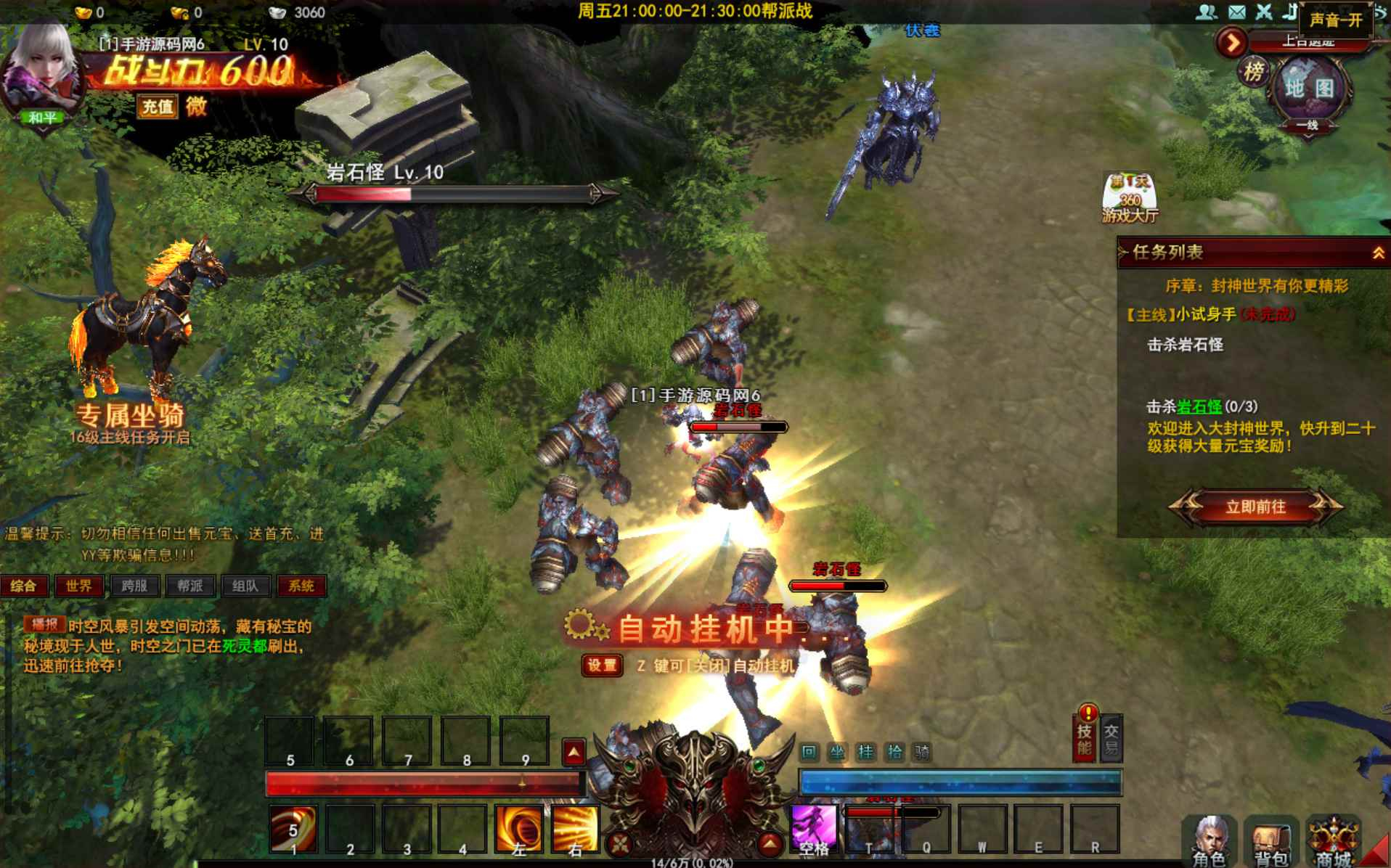The width and height of the screenshot is (1391, 868).
Task: Activate the purple dash skill on 空格
Action: 815,828
